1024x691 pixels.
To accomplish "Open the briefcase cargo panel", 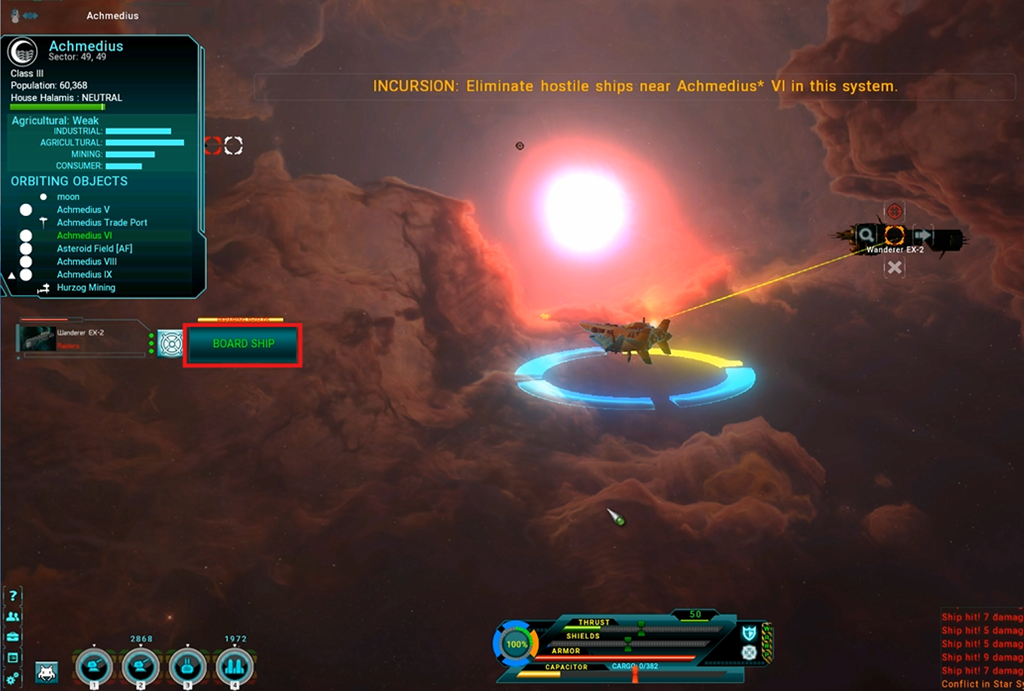I will pyautogui.click(x=13, y=637).
